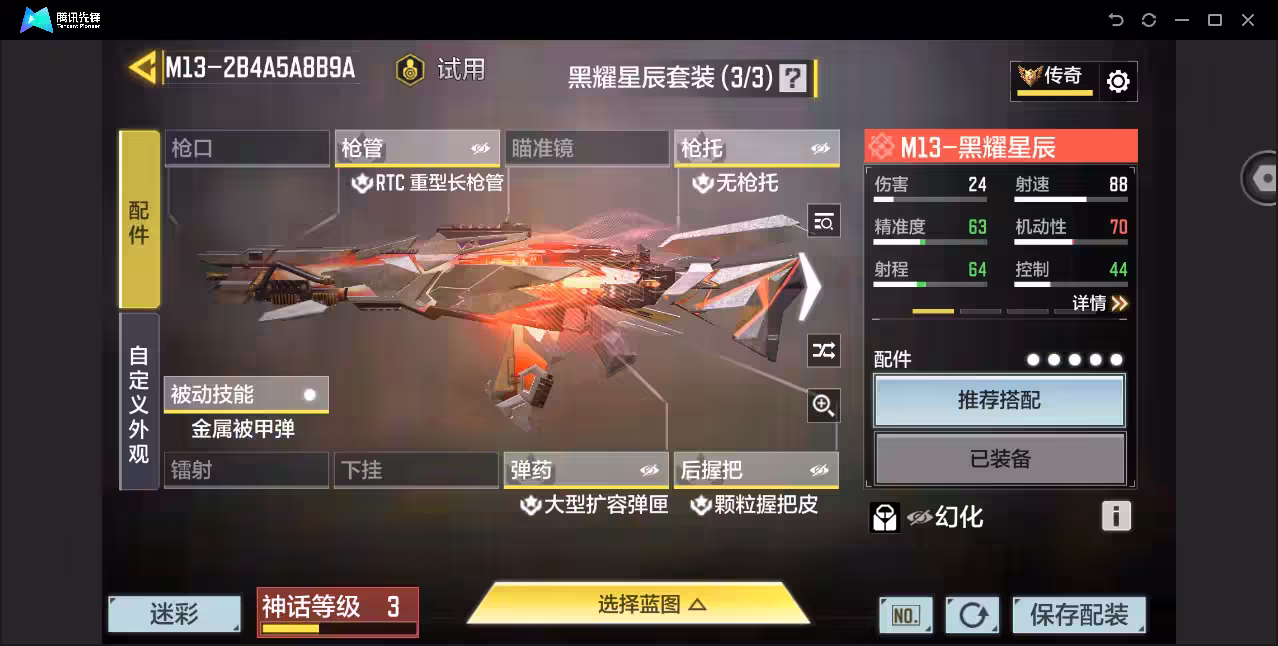Open the 迷彩 camo menu
This screenshot has height=646, width=1278.
click(x=174, y=614)
